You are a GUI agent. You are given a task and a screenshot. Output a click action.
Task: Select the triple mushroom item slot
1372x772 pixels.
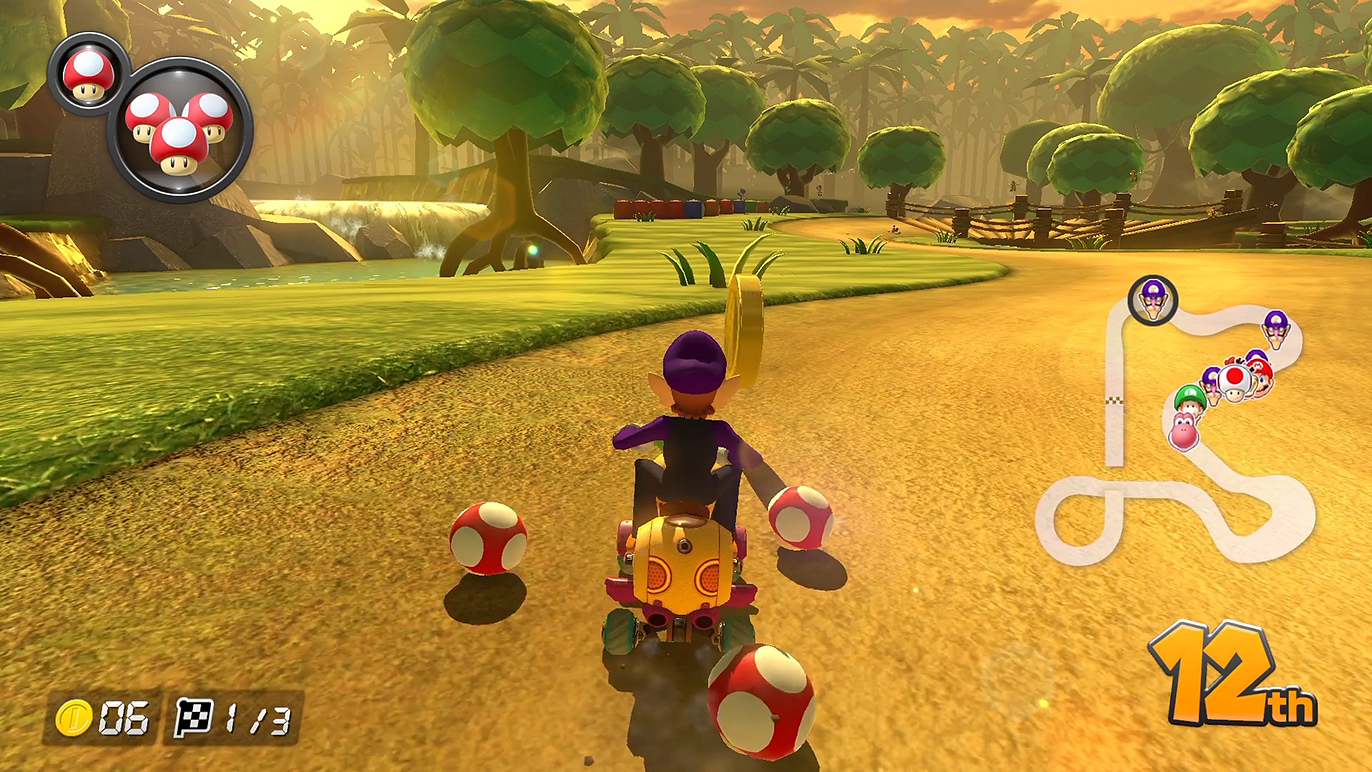click(x=180, y=128)
